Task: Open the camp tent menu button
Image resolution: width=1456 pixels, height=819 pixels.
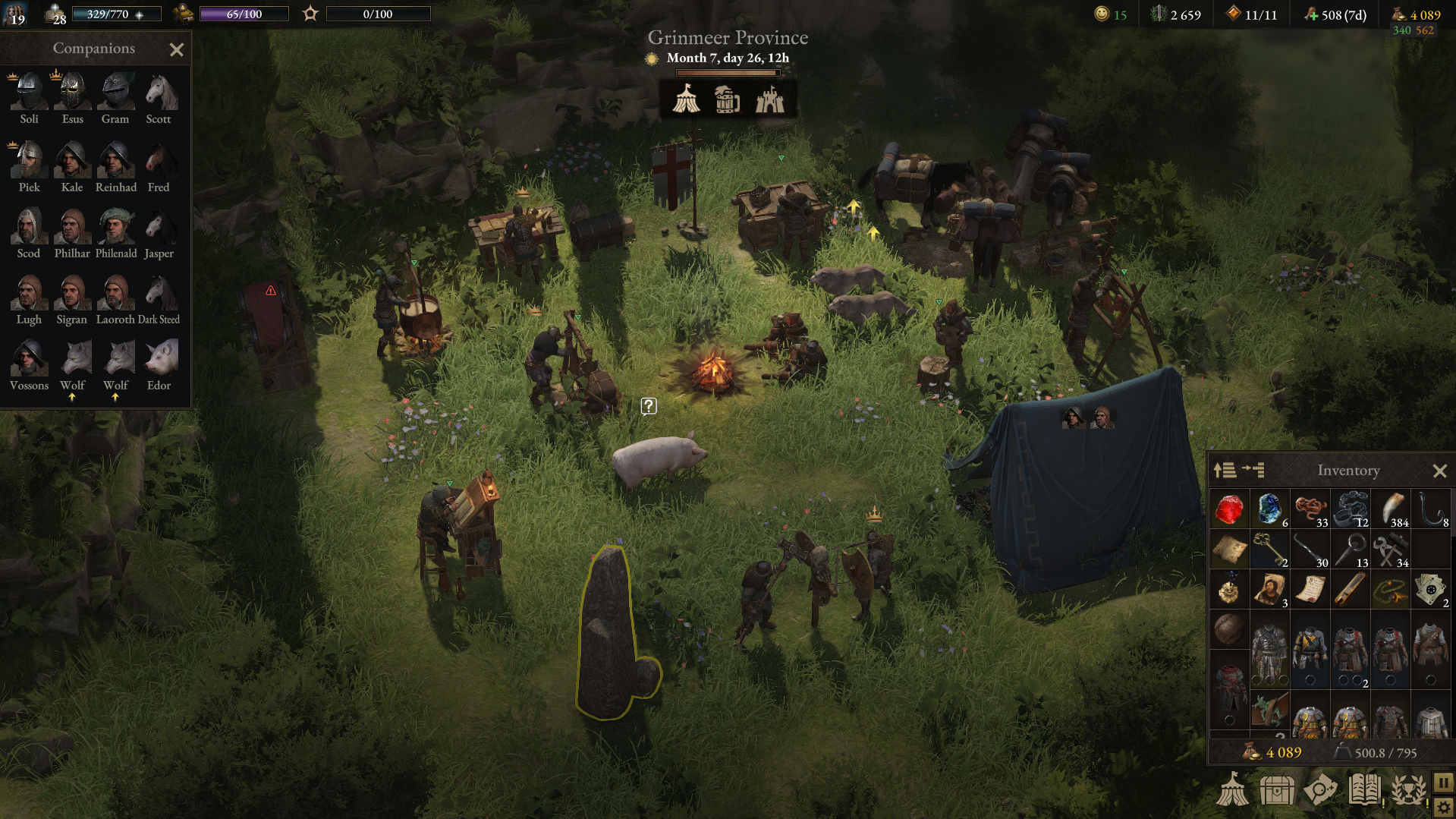Action: [1233, 790]
